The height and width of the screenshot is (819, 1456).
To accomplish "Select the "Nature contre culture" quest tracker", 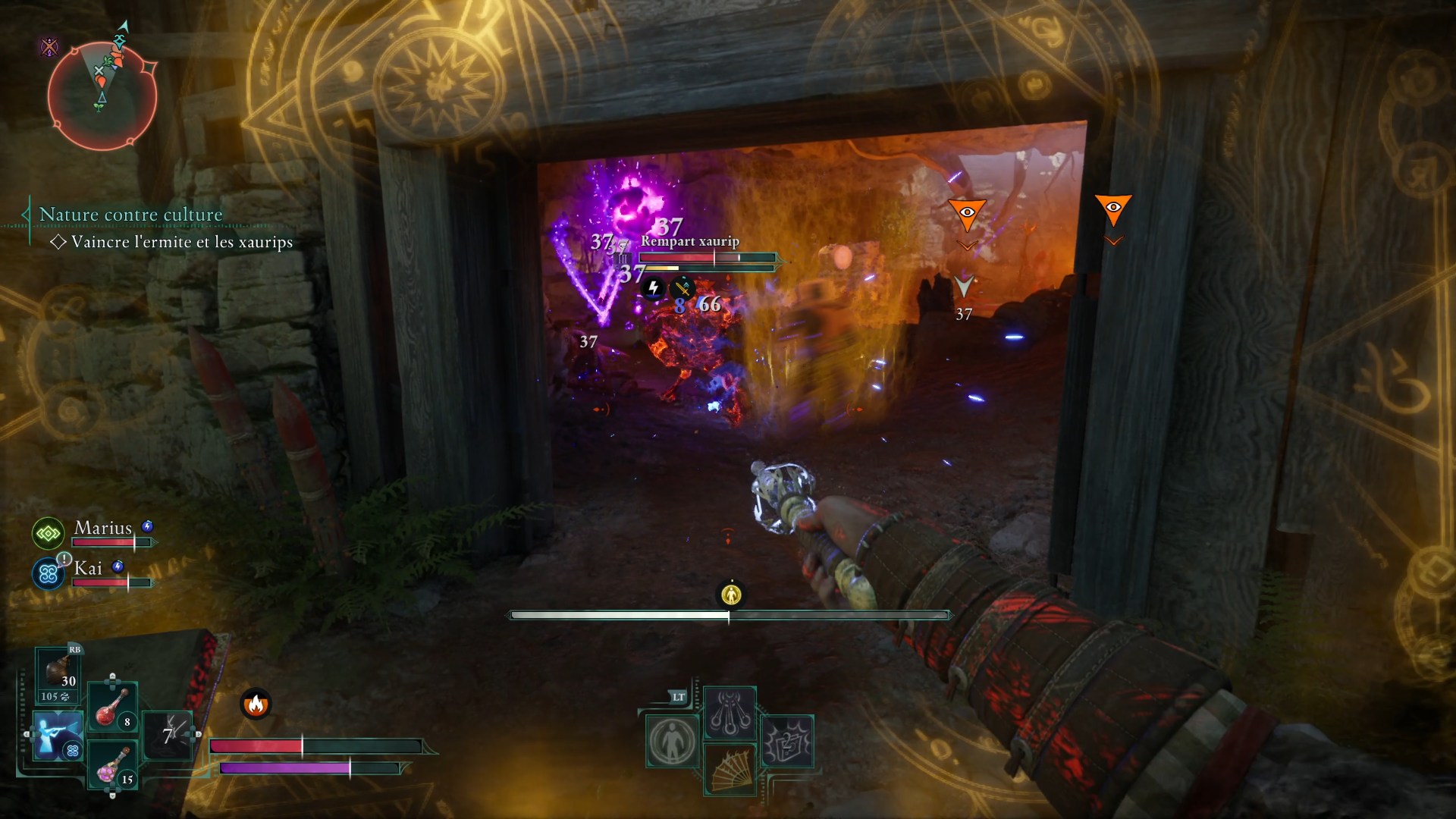I will 130,215.
